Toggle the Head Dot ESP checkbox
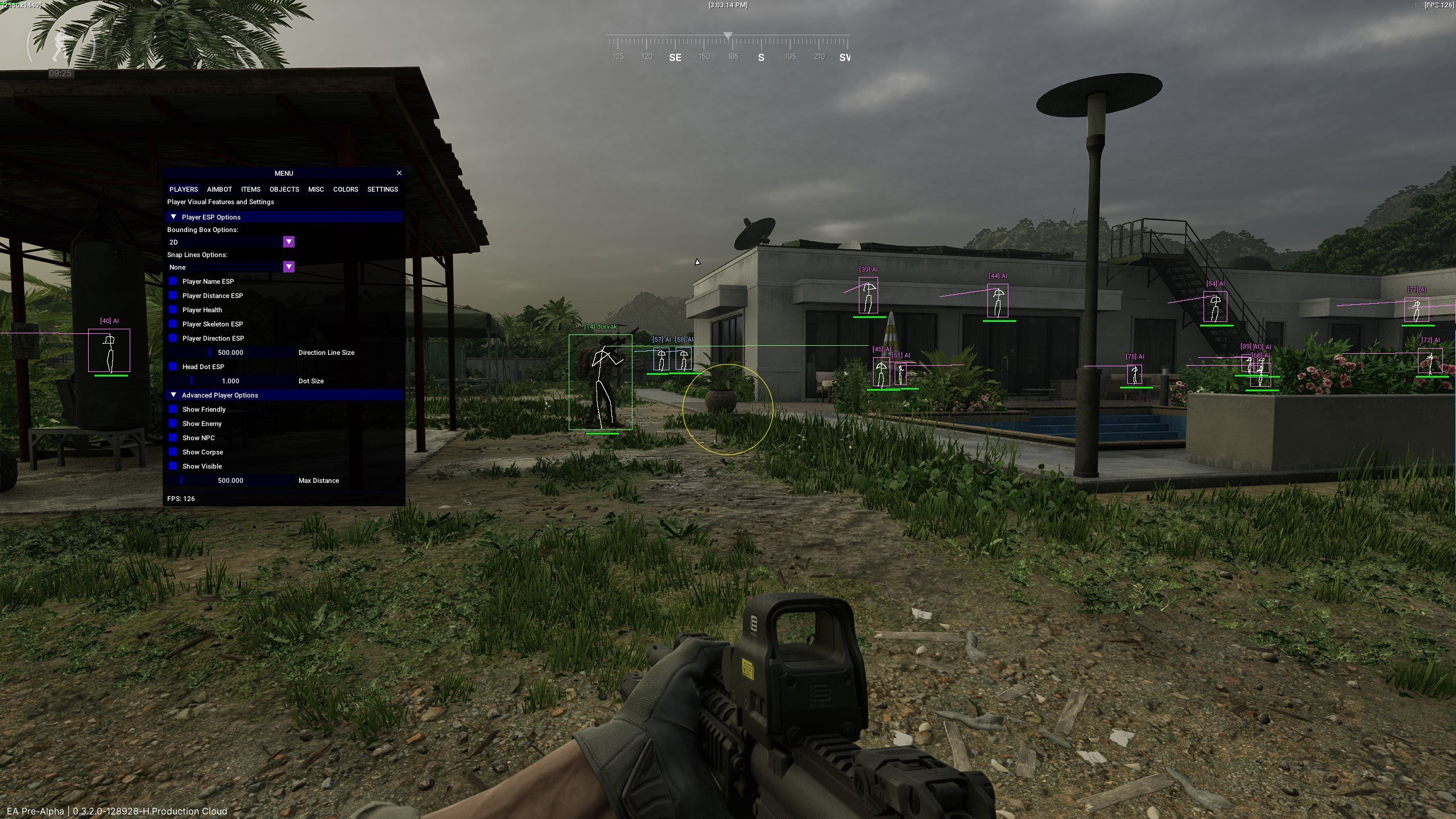1456x819 pixels. pos(173,367)
